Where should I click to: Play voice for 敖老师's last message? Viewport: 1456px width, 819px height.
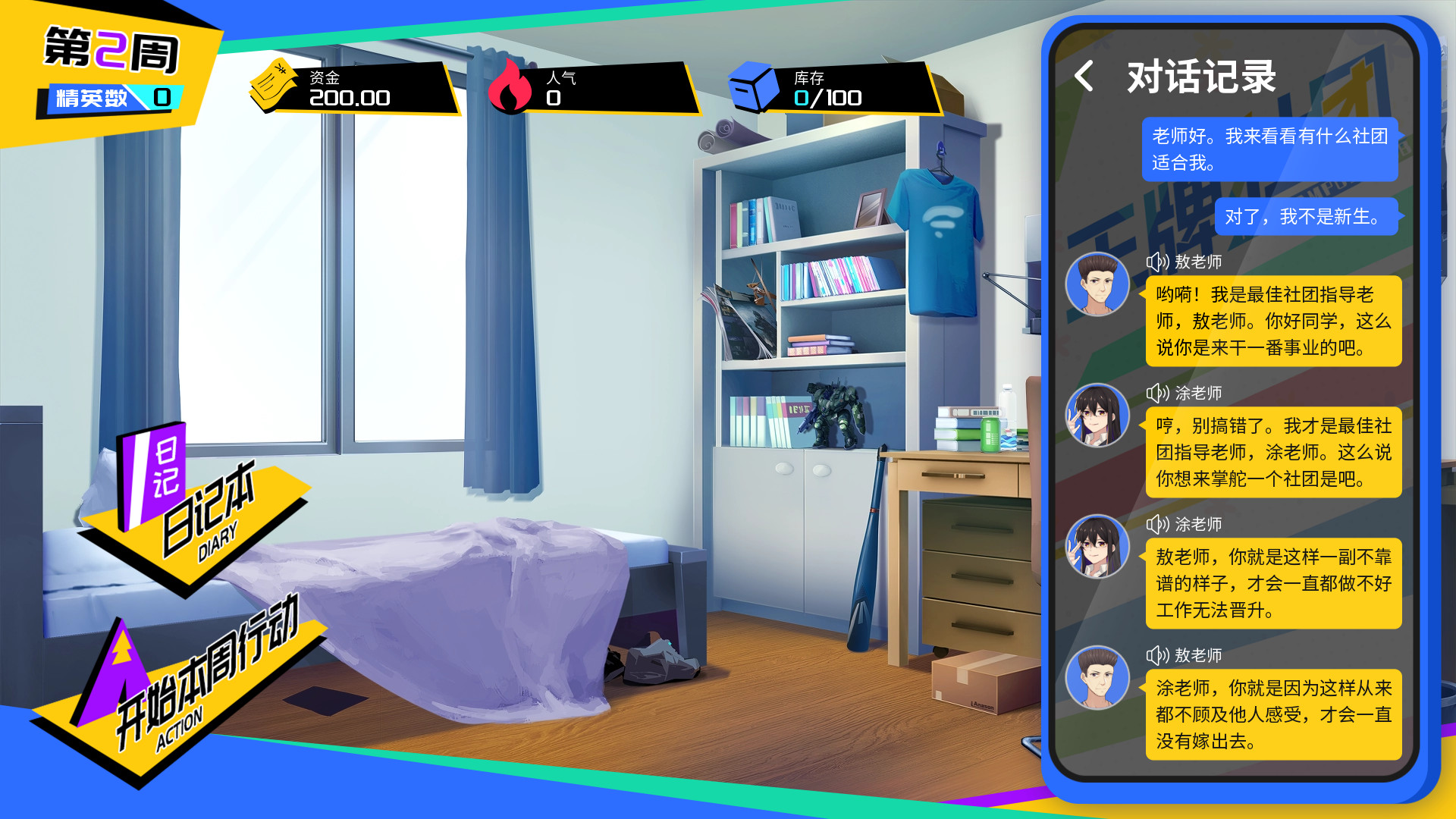(x=1157, y=656)
